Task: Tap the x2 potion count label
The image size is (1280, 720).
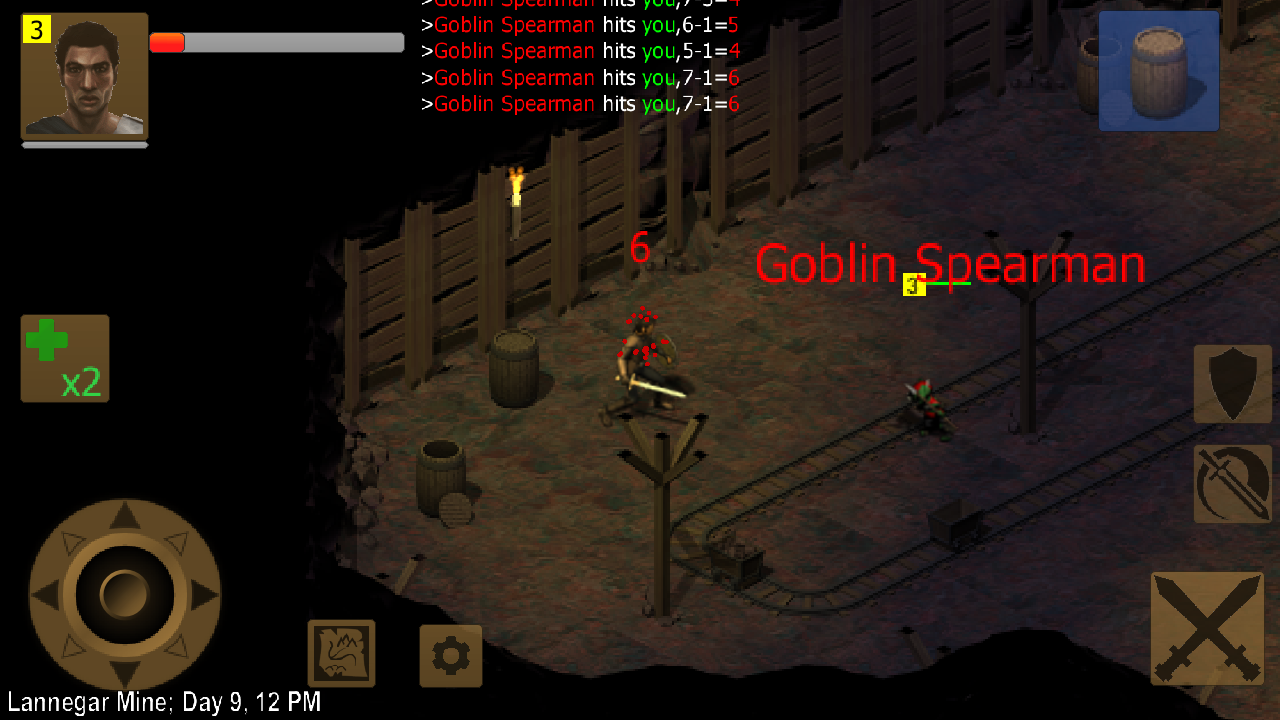Action: [x=82, y=383]
